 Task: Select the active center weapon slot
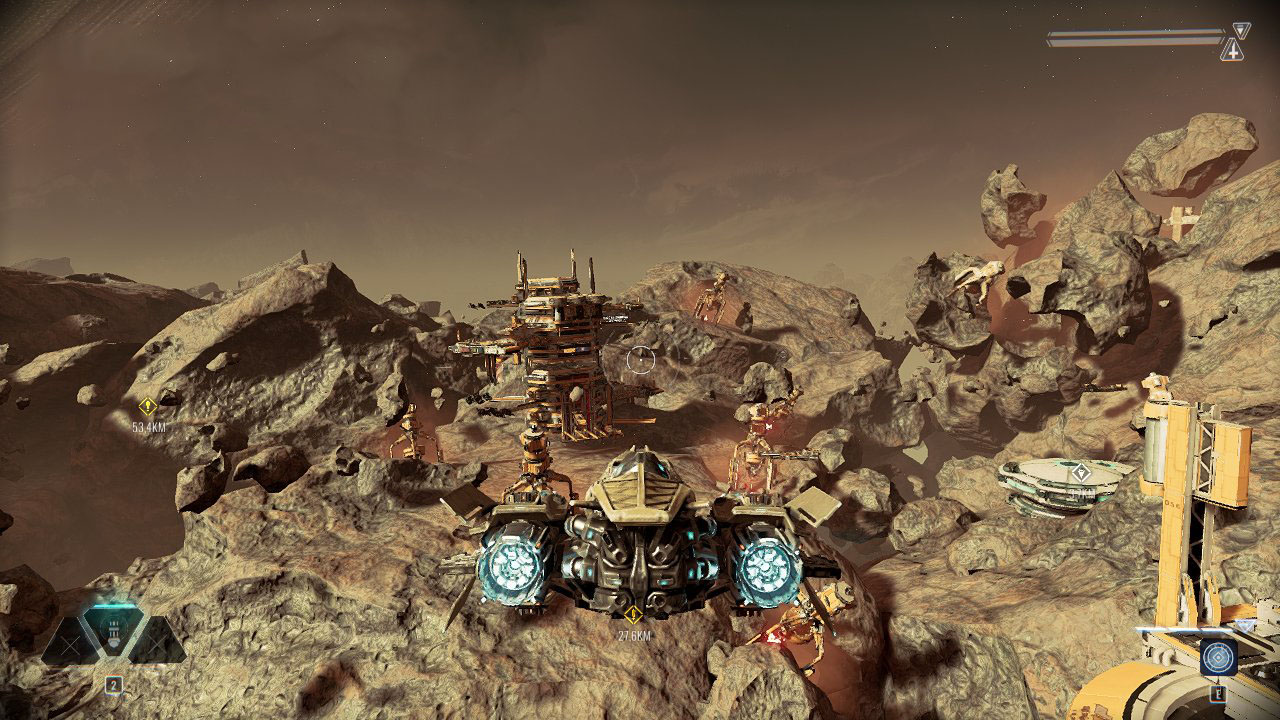[113, 632]
